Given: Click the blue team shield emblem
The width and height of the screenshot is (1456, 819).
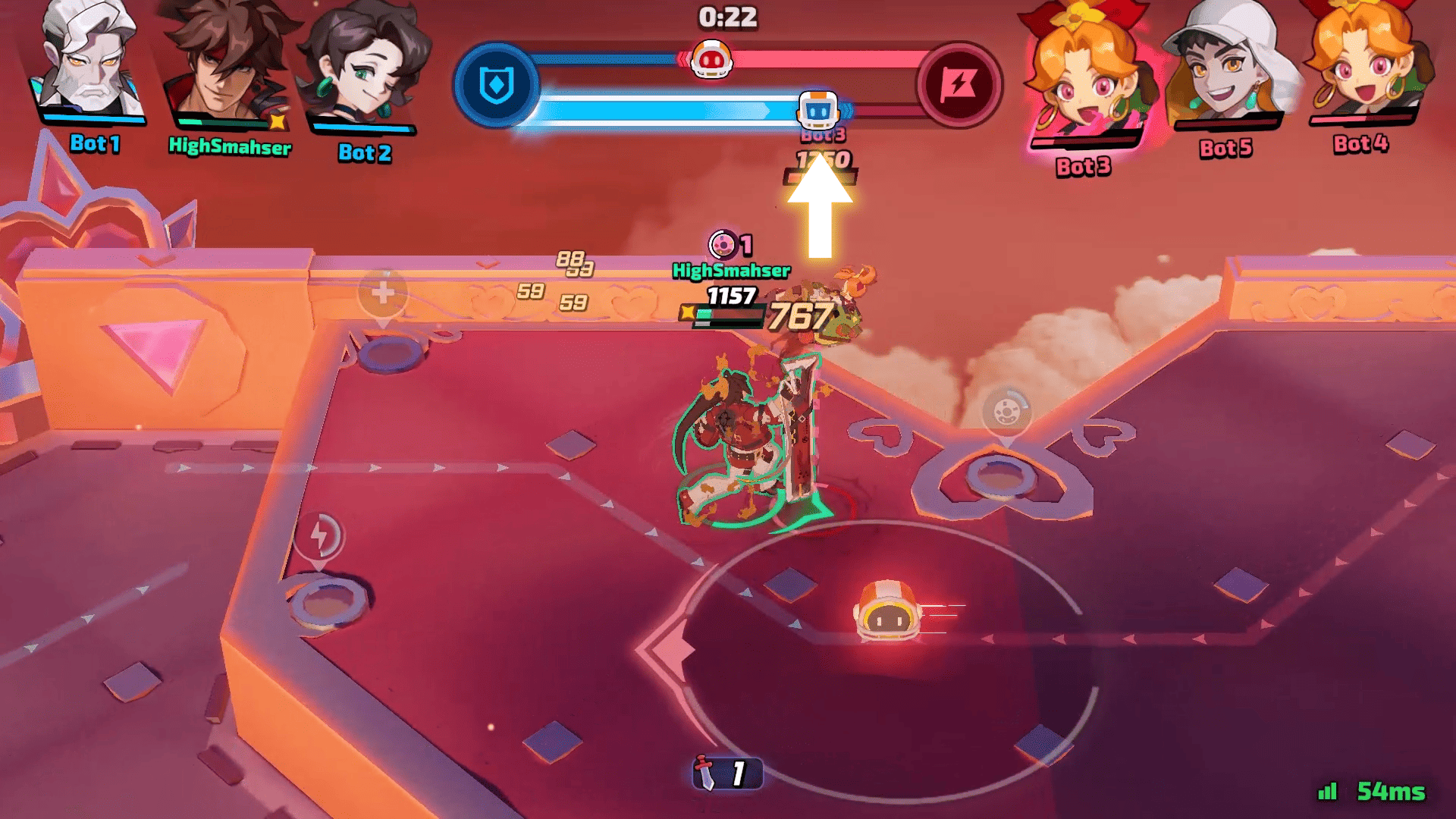Looking at the screenshot, I should (x=497, y=85).
